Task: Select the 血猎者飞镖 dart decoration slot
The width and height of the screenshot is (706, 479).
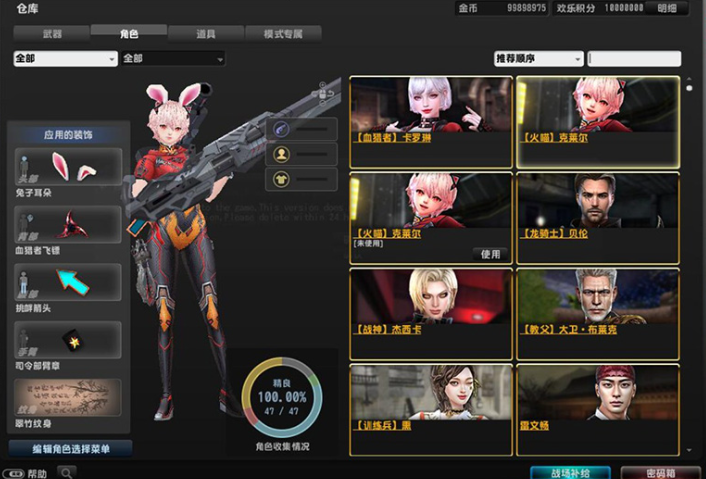Action: (69, 225)
